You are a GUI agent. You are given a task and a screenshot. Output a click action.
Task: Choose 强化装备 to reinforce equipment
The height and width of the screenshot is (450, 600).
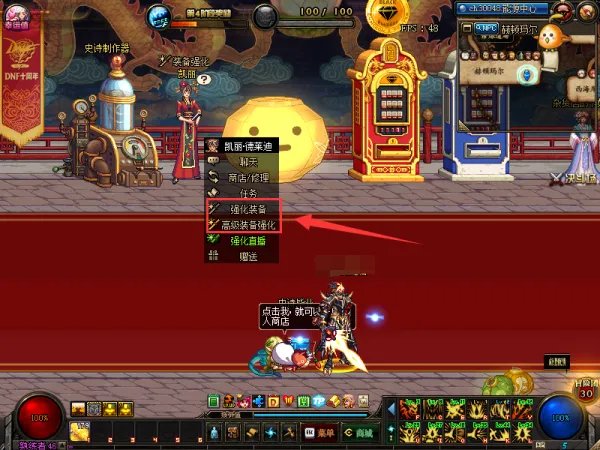tap(241, 209)
